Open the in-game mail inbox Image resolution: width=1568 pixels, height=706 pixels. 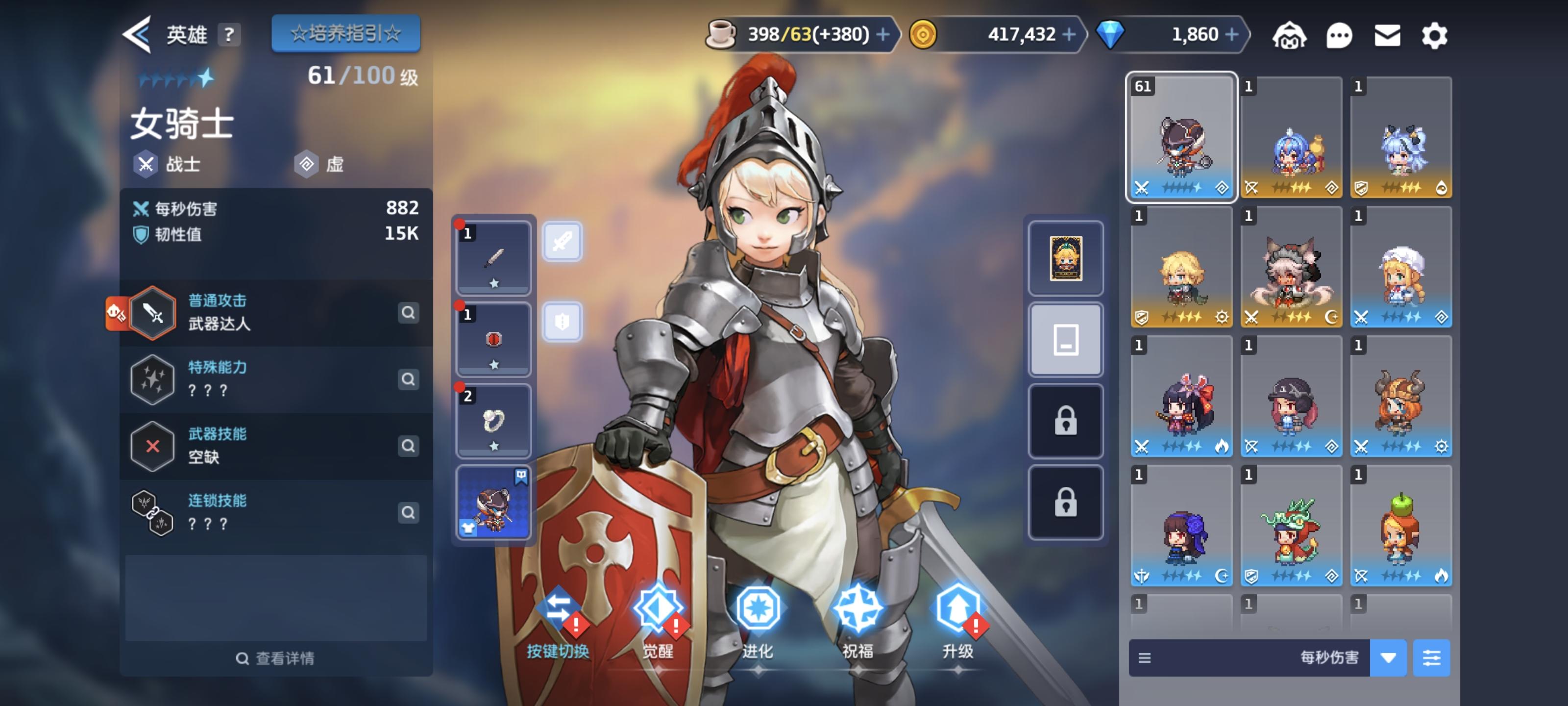tap(1387, 35)
